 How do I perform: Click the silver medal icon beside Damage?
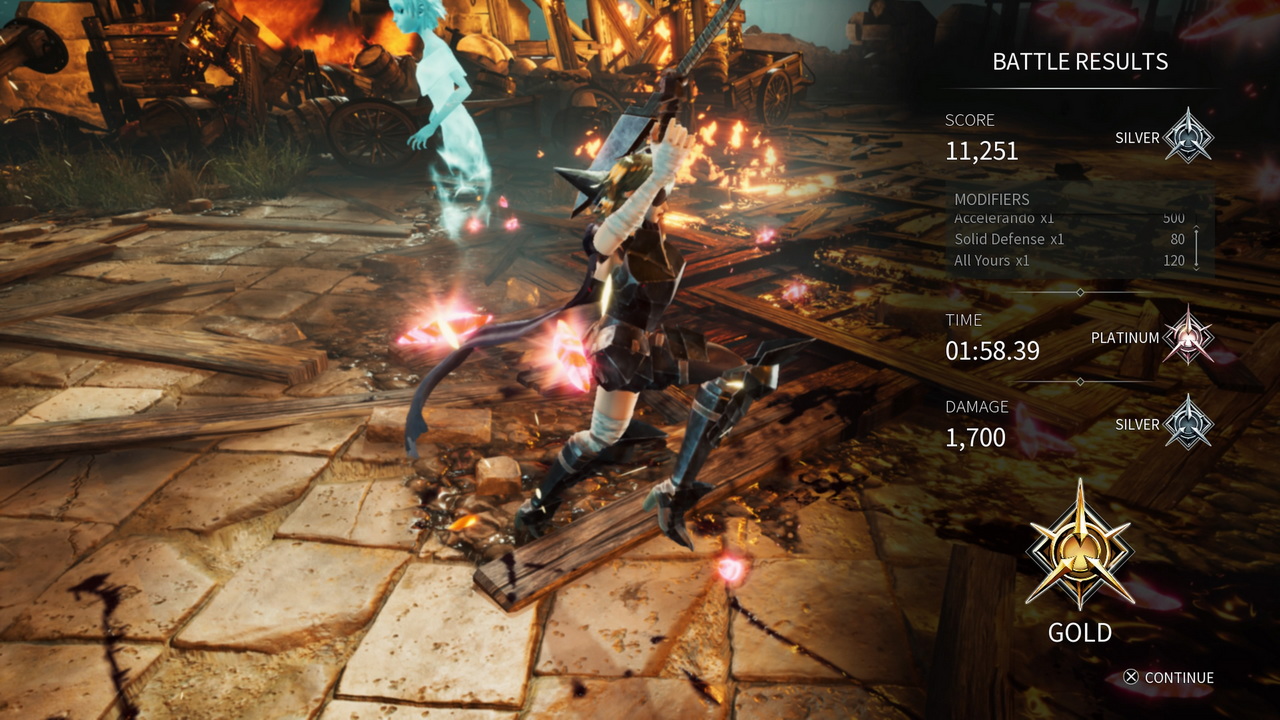(x=1190, y=422)
